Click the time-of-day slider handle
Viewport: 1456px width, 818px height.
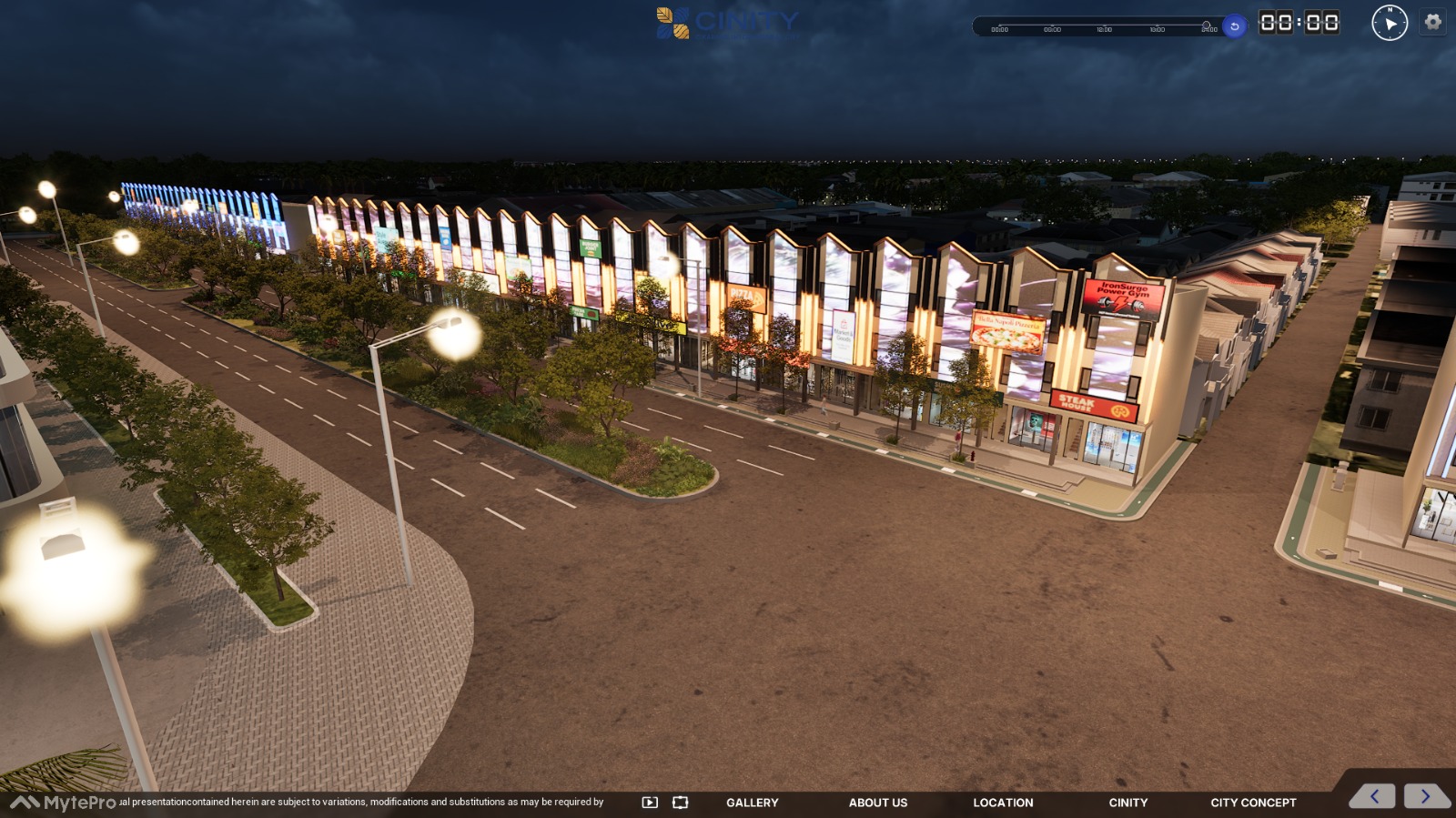(1207, 23)
